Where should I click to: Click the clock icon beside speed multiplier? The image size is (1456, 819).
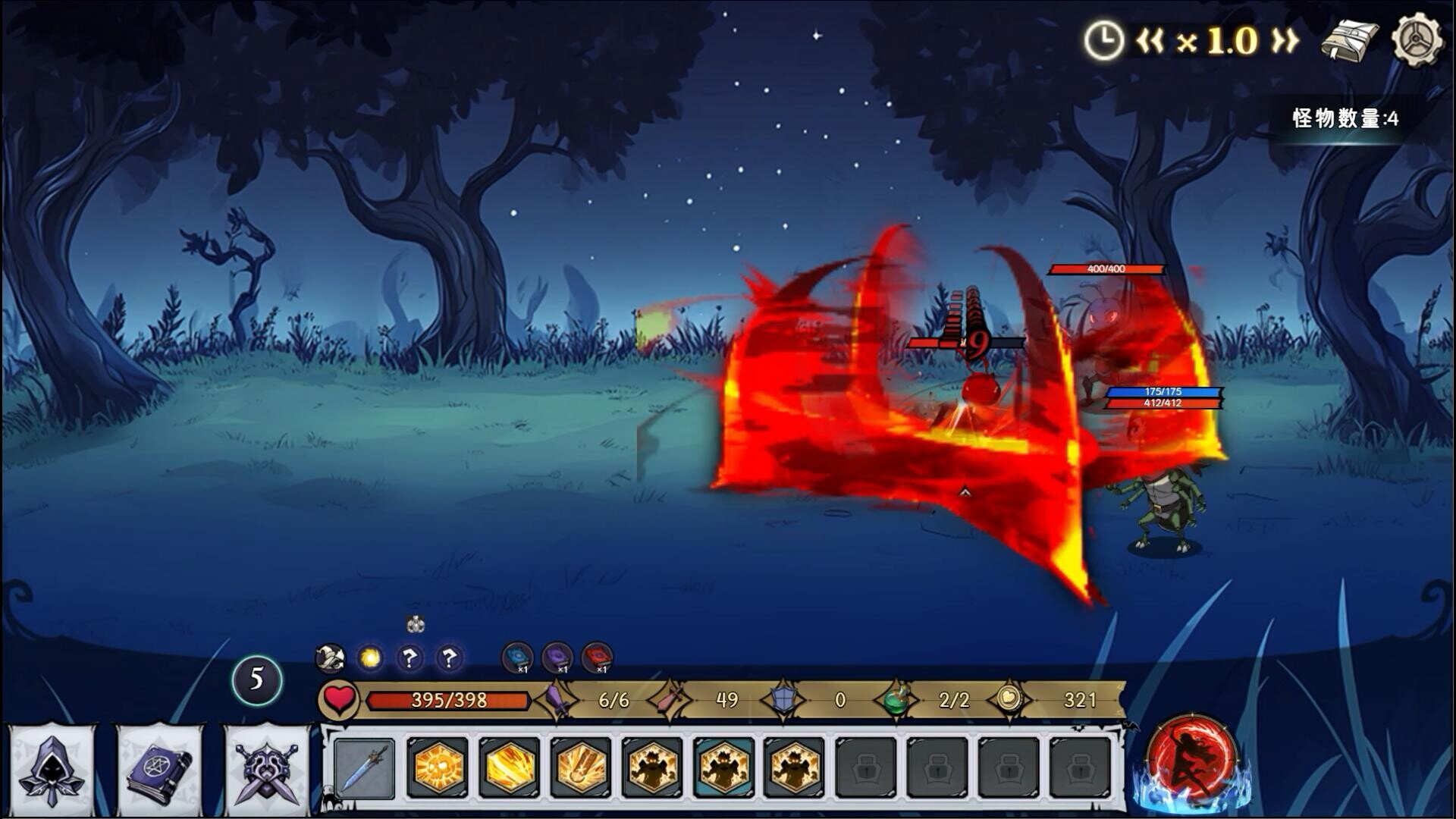(1103, 41)
